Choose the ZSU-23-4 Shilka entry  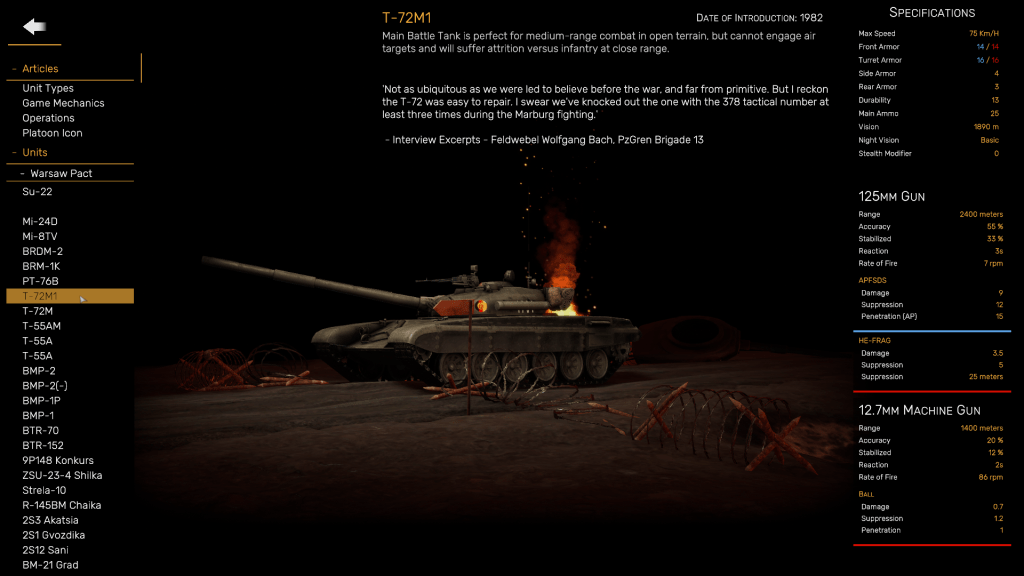point(62,475)
